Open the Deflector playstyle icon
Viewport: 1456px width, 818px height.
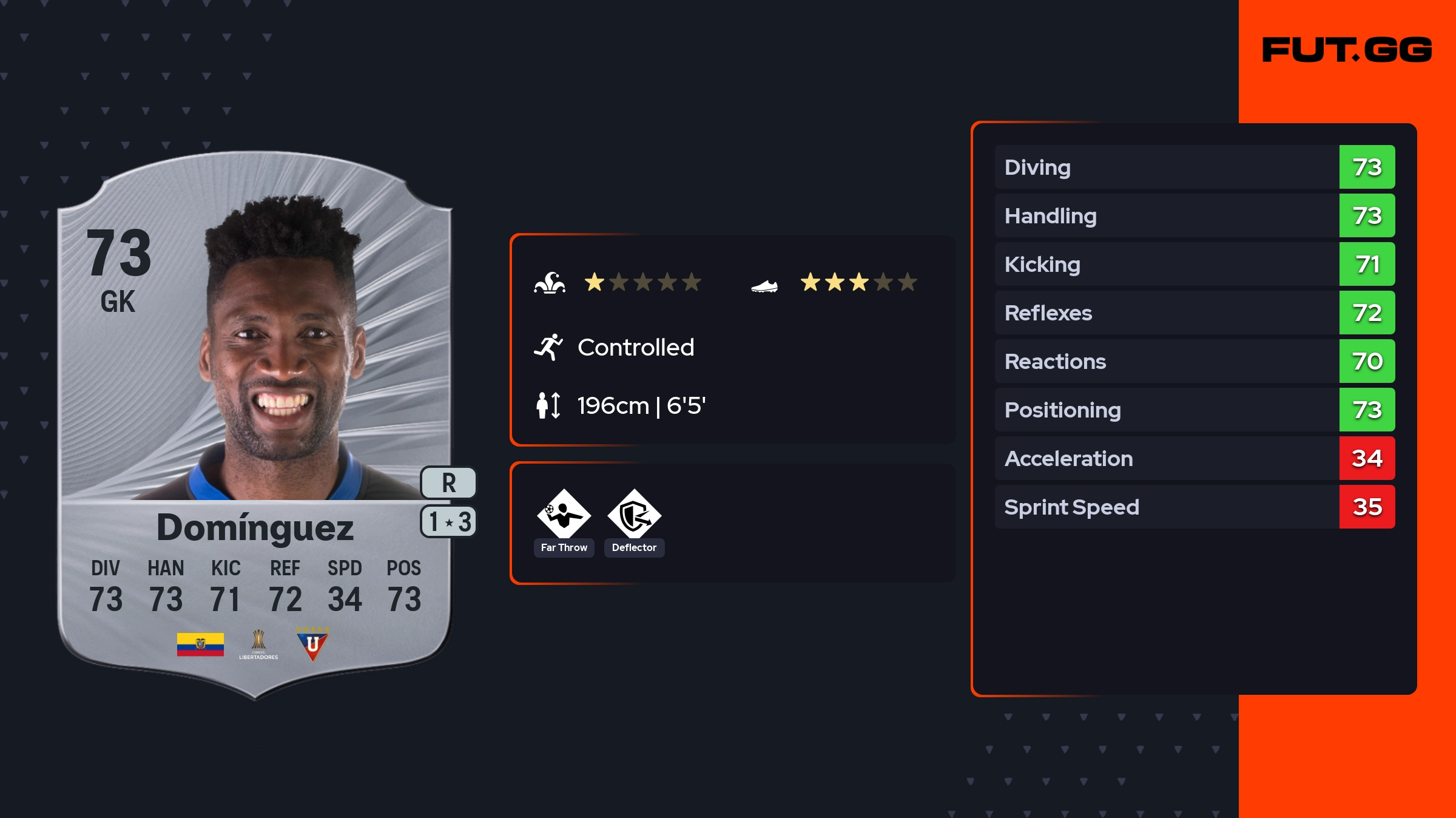pyautogui.click(x=634, y=515)
